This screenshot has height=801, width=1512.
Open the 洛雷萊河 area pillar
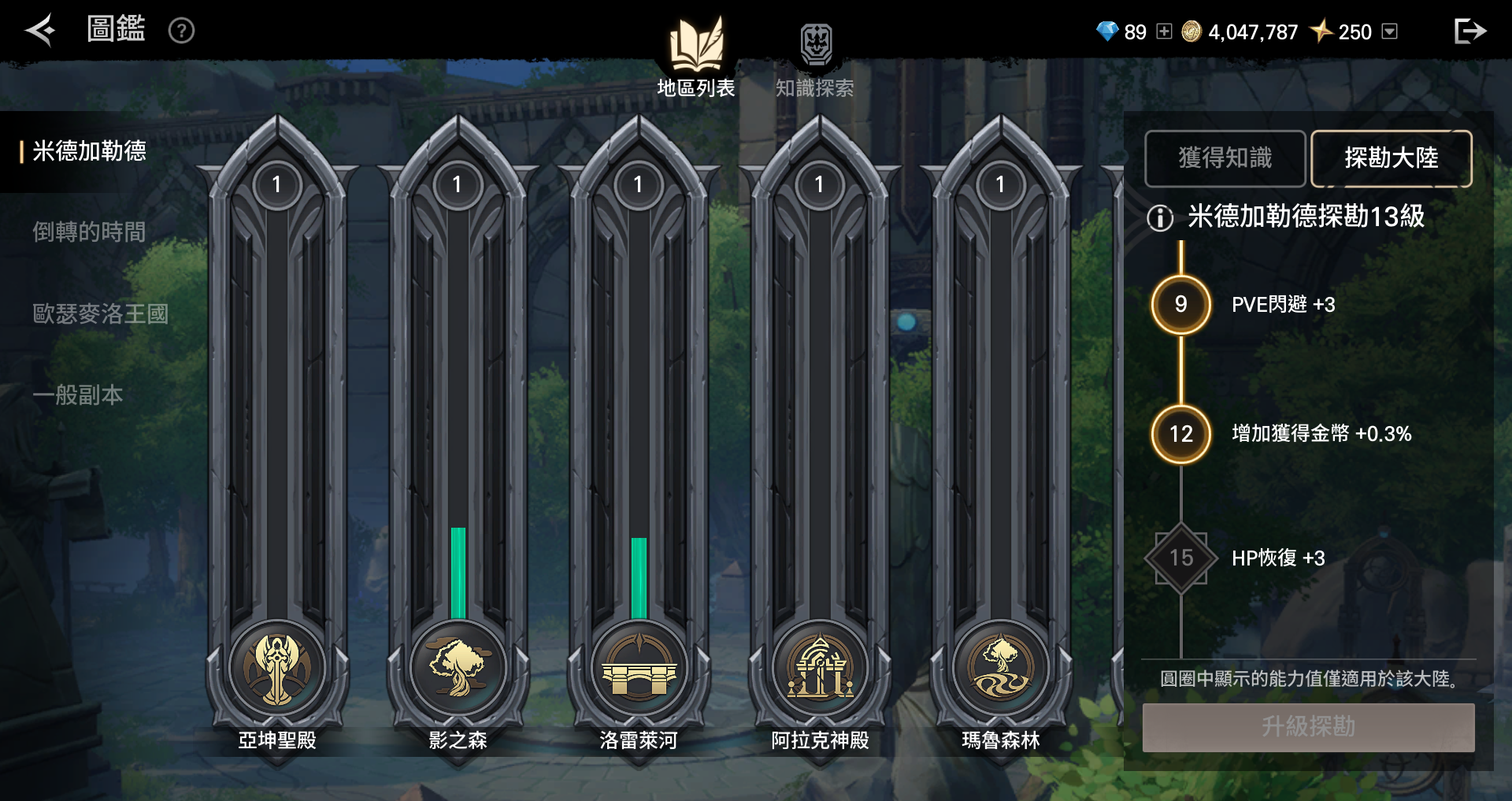point(639,441)
